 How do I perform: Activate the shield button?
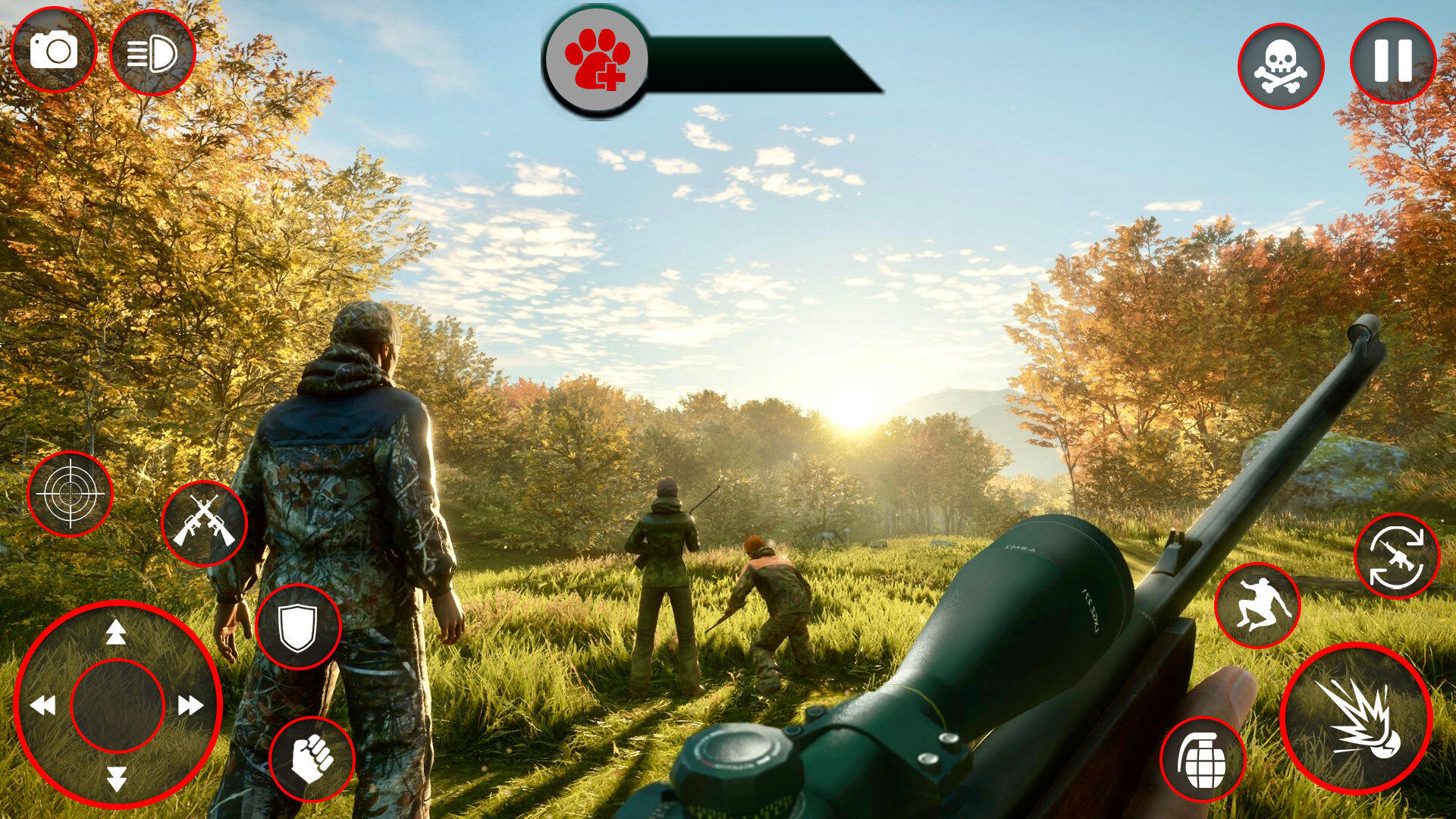click(298, 626)
